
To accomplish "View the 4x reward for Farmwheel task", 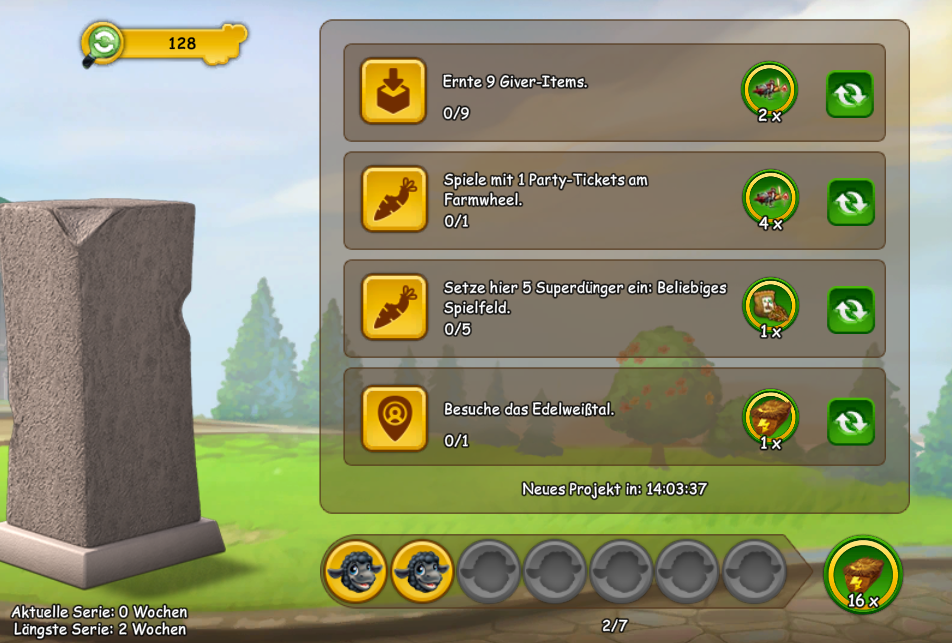I will (769, 198).
